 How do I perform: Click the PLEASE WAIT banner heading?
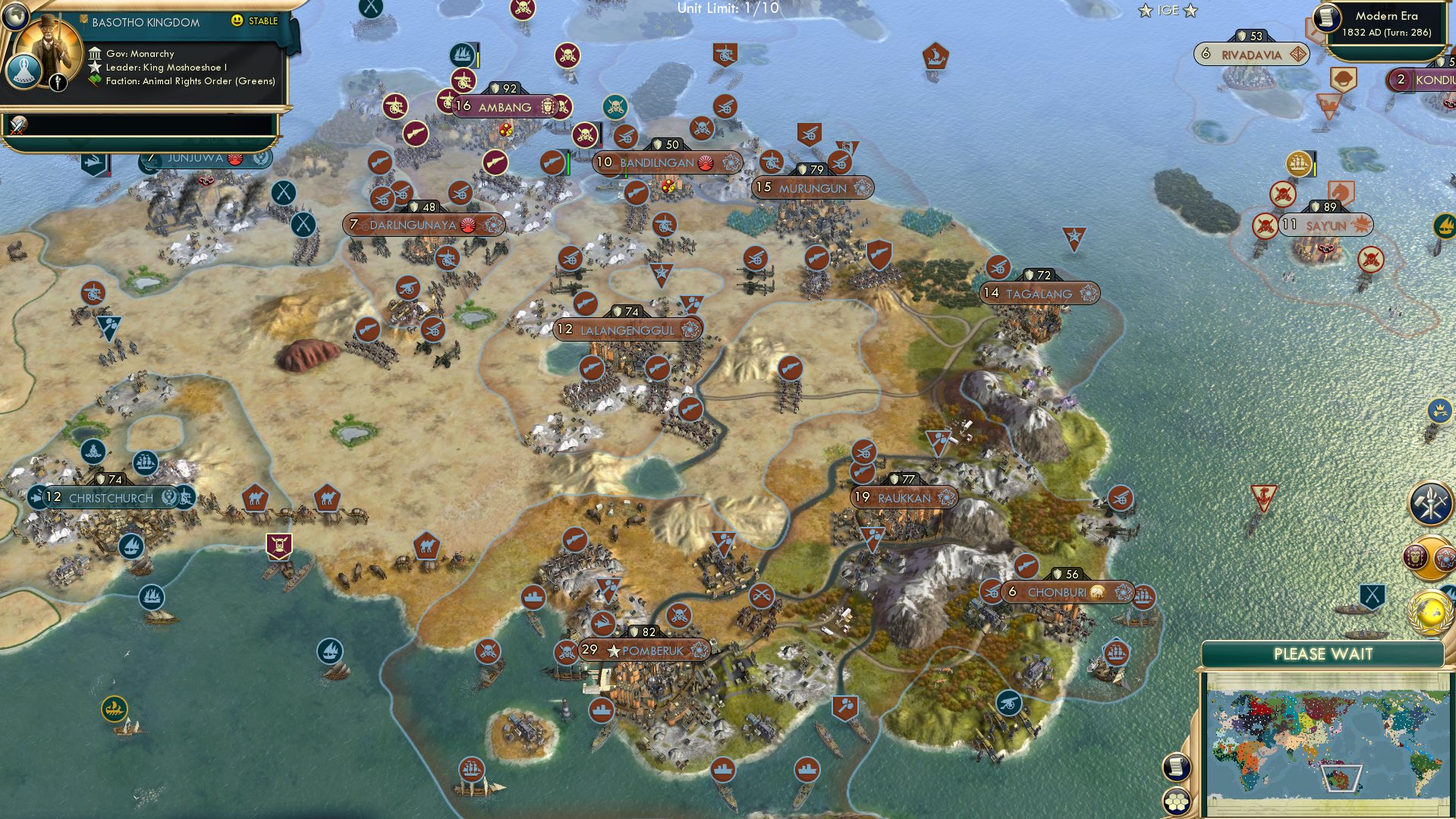pyautogui.click(x=1323, y=654)
